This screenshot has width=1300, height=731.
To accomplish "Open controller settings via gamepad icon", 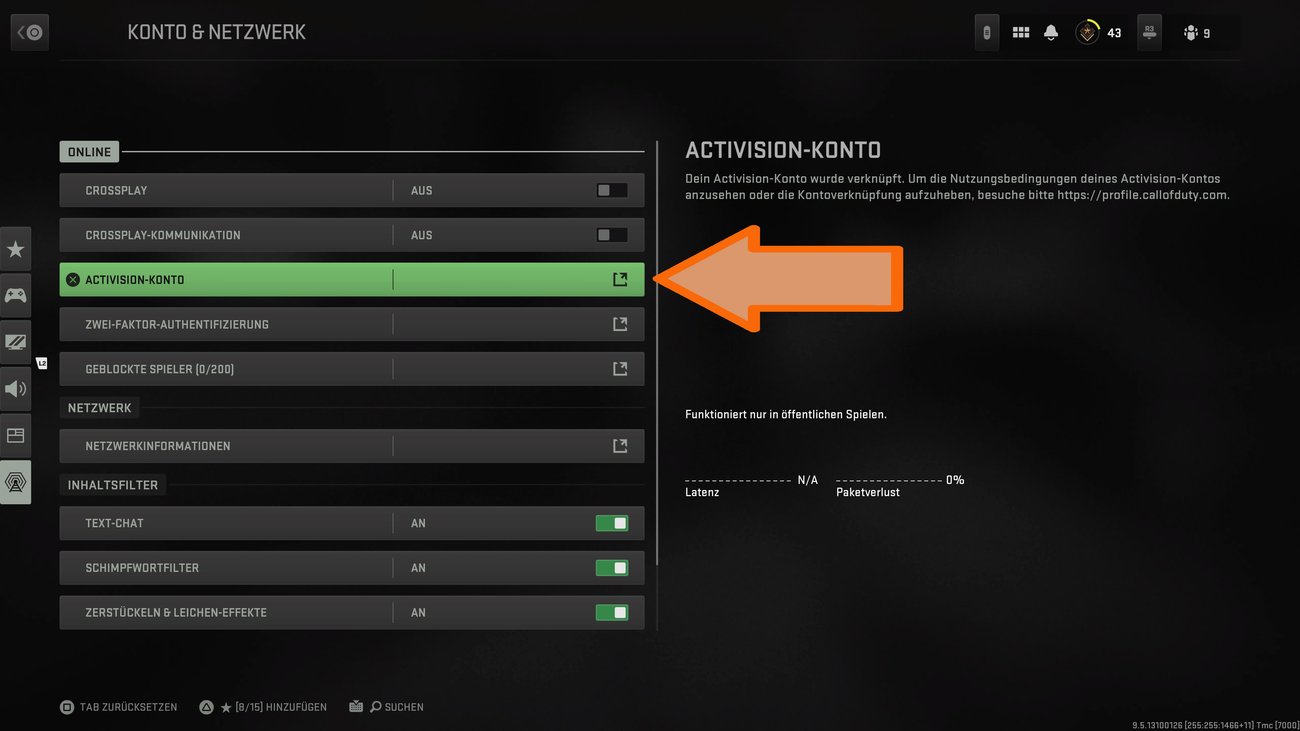I will (x=15, y=295).
